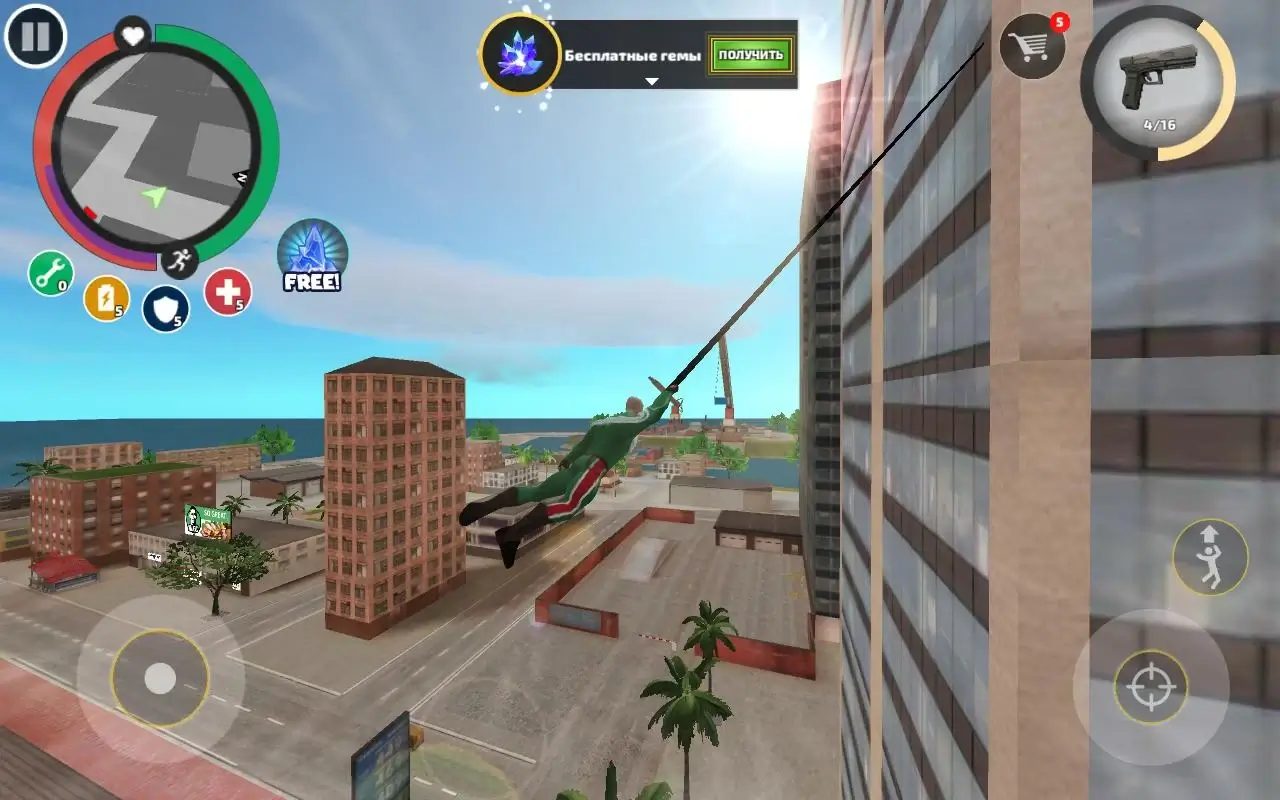Use the red first aid kit
This screenshot has height=800, width=1280.
(x=230, y=293)
